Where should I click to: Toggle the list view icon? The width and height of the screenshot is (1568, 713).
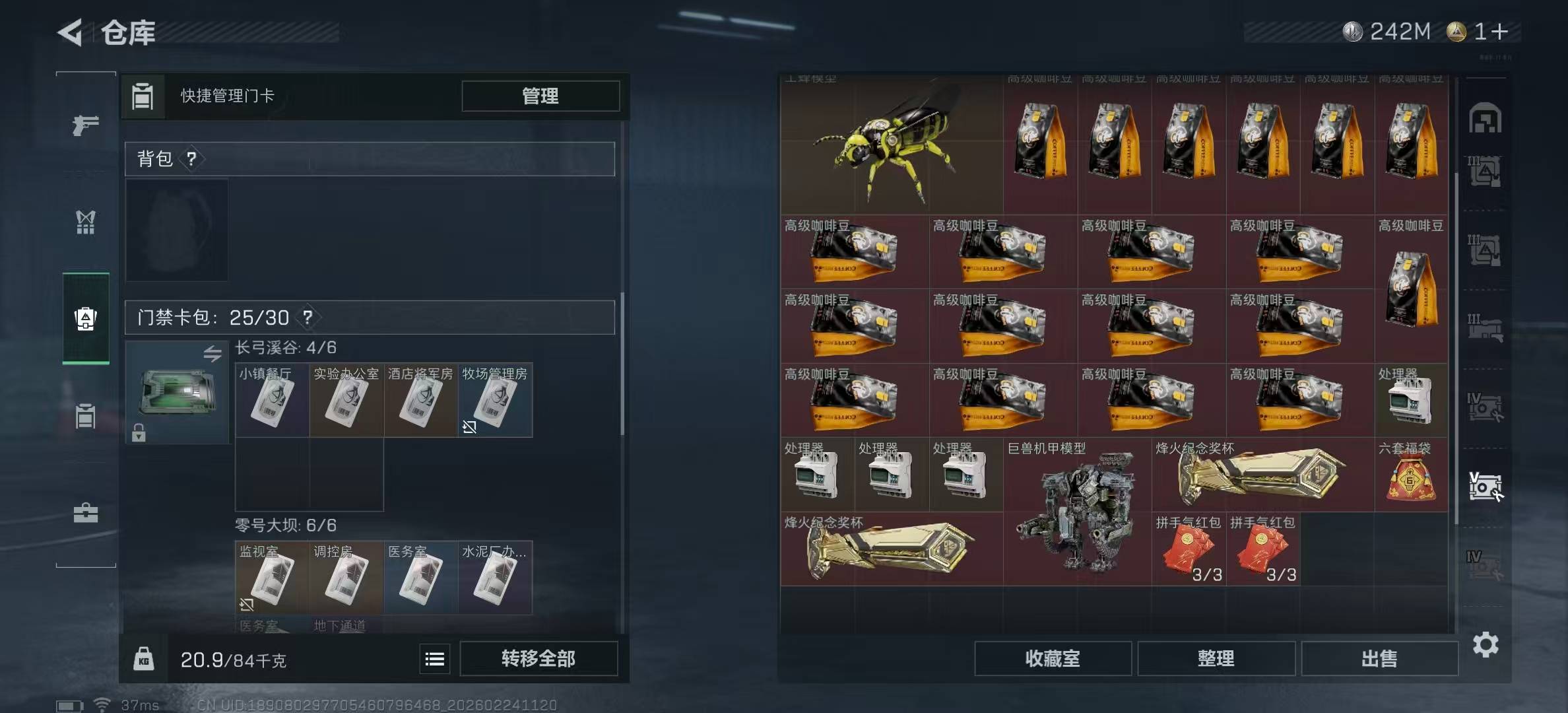click(435, 659)
